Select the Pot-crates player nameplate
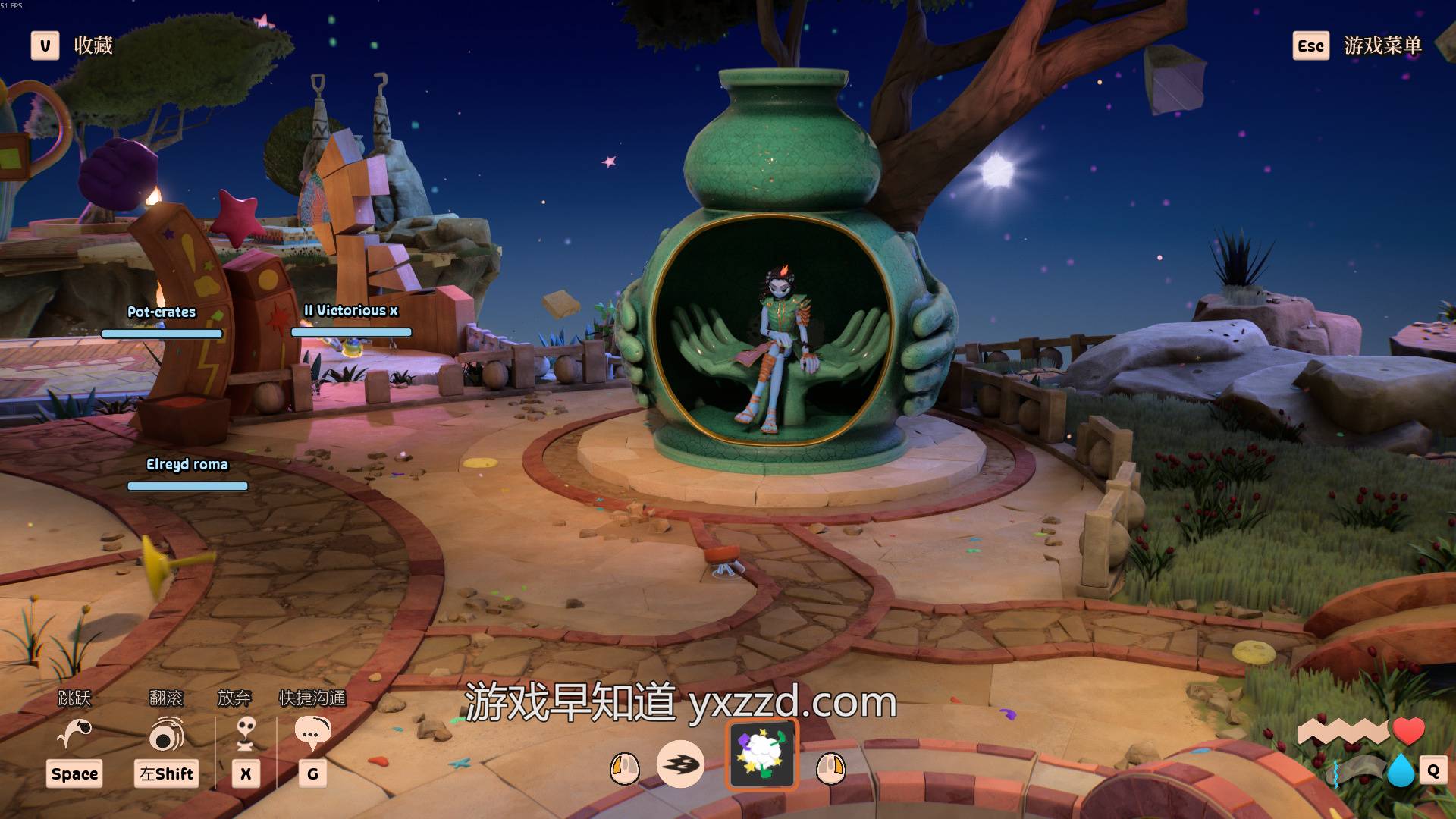The width and height of the screenshot is (1456, 819). [162, 312]
